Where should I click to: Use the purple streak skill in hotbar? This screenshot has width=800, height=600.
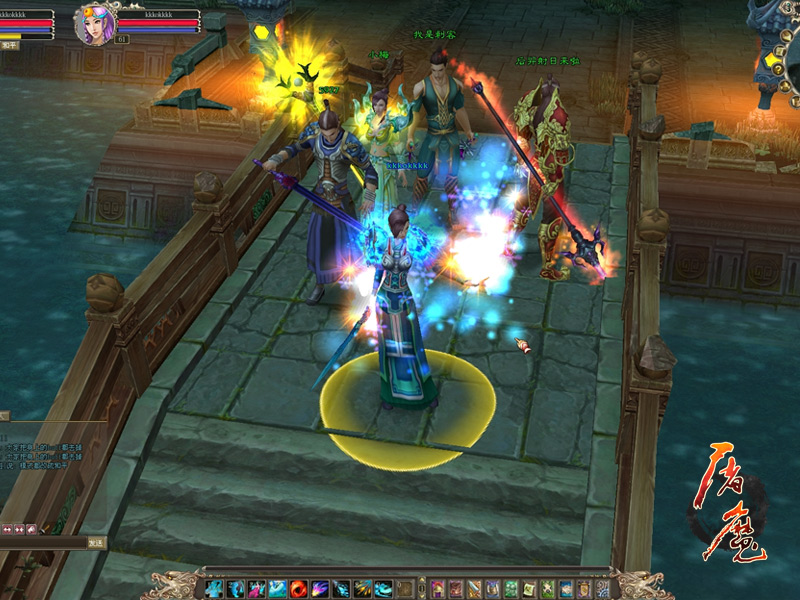pyautogui.click(x=321, y=588)
